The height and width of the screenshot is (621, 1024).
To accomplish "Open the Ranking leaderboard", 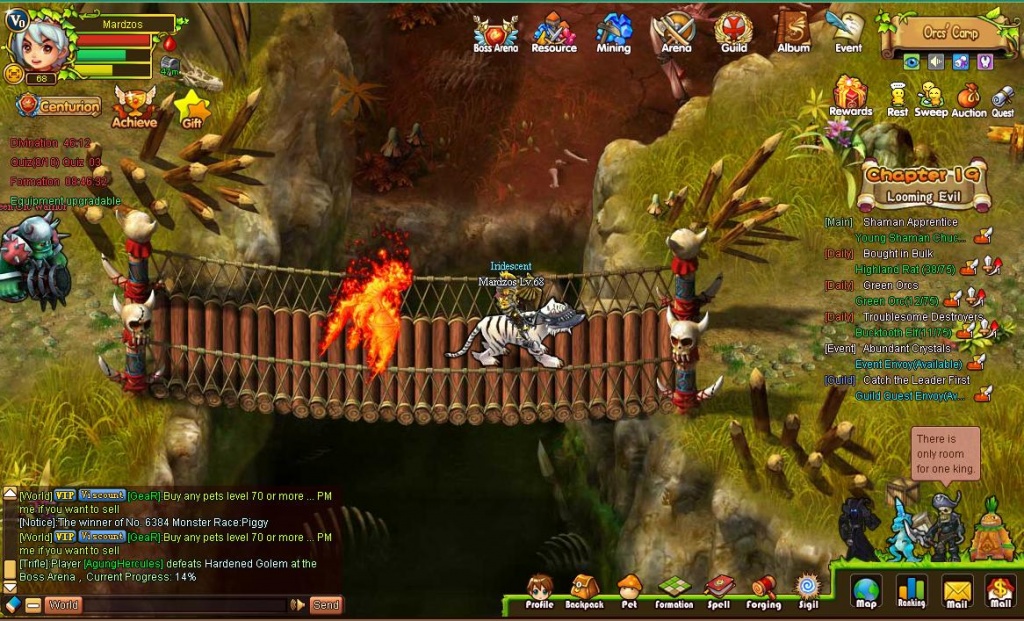I will click(911, 592).
